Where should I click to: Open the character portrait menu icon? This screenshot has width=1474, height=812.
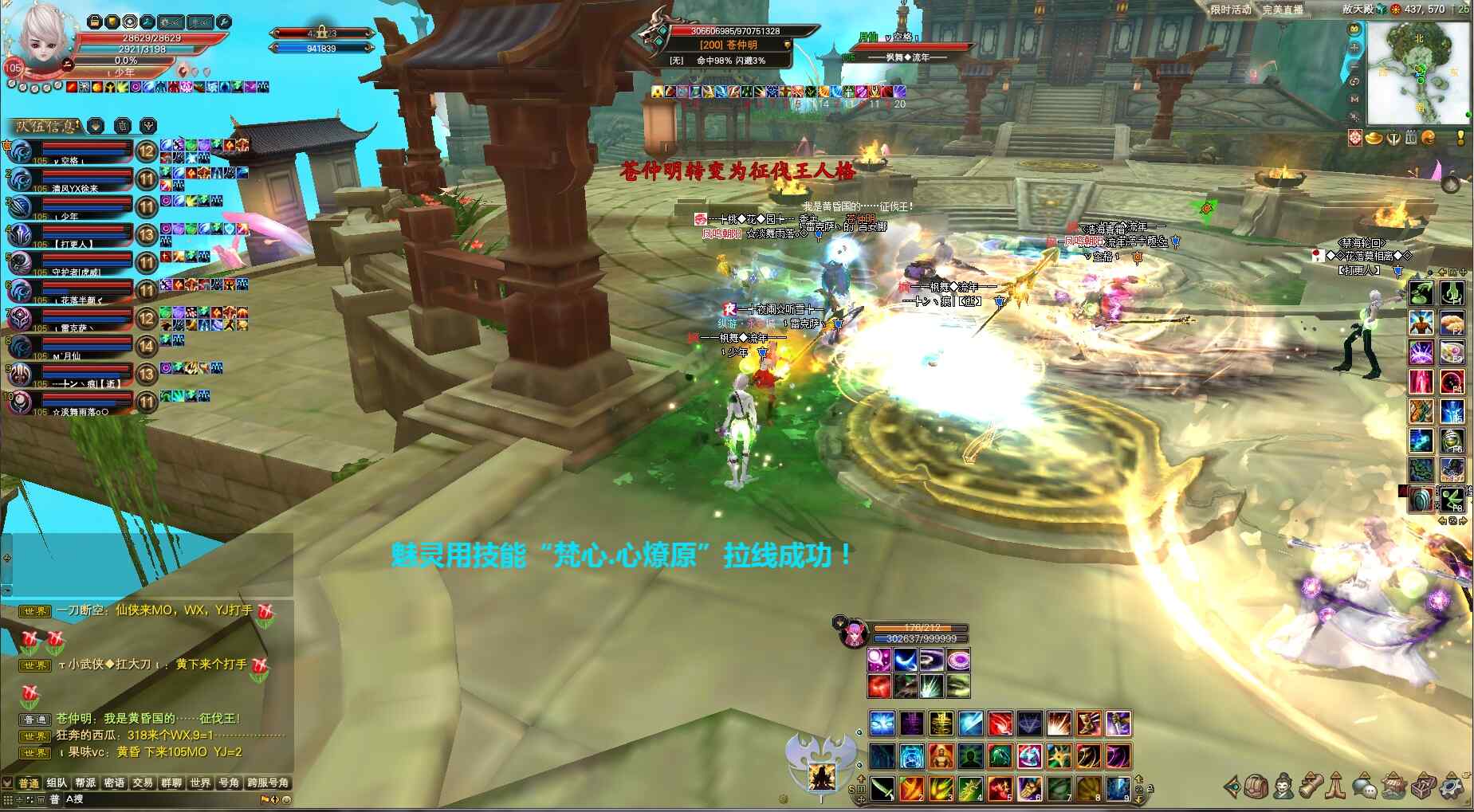tap(1283, 787)
